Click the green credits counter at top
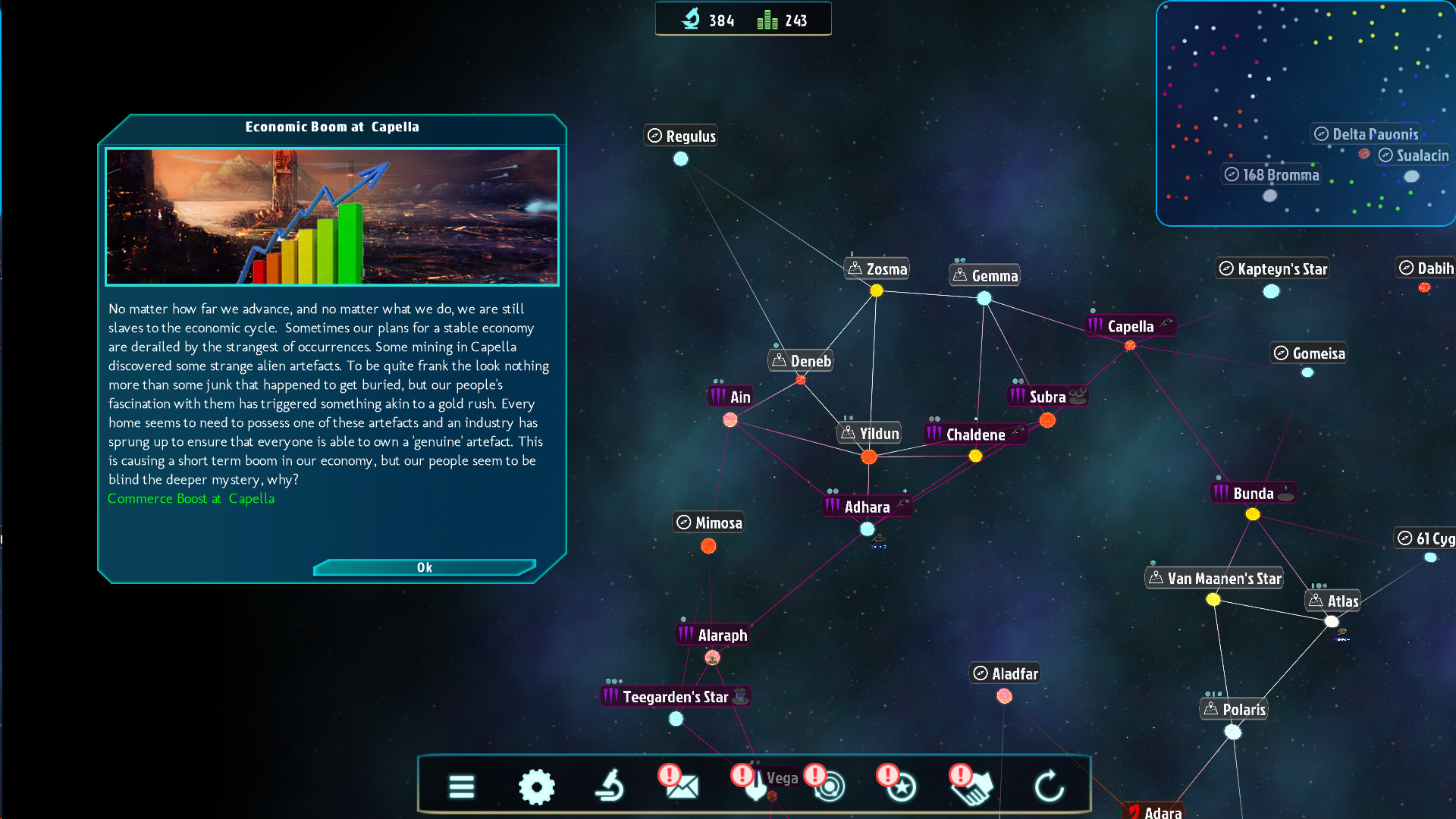Image resolution: width=1456 pixels, height=819 pixels. coord(767,20)
